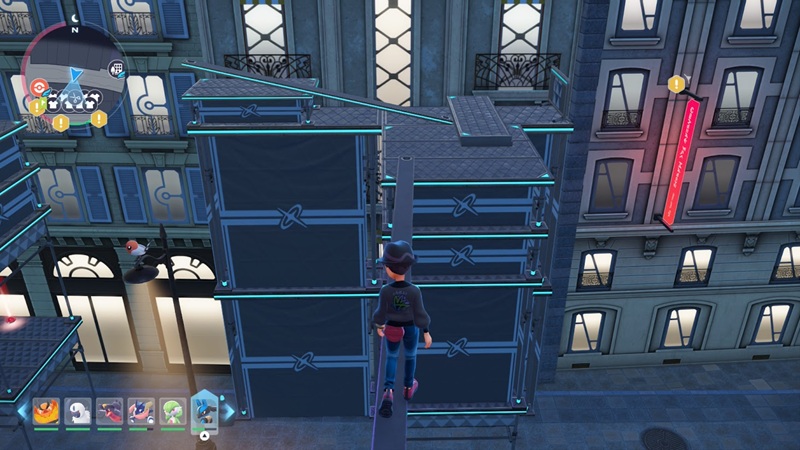Select the building icon on minimap edge

click(116, 68)
